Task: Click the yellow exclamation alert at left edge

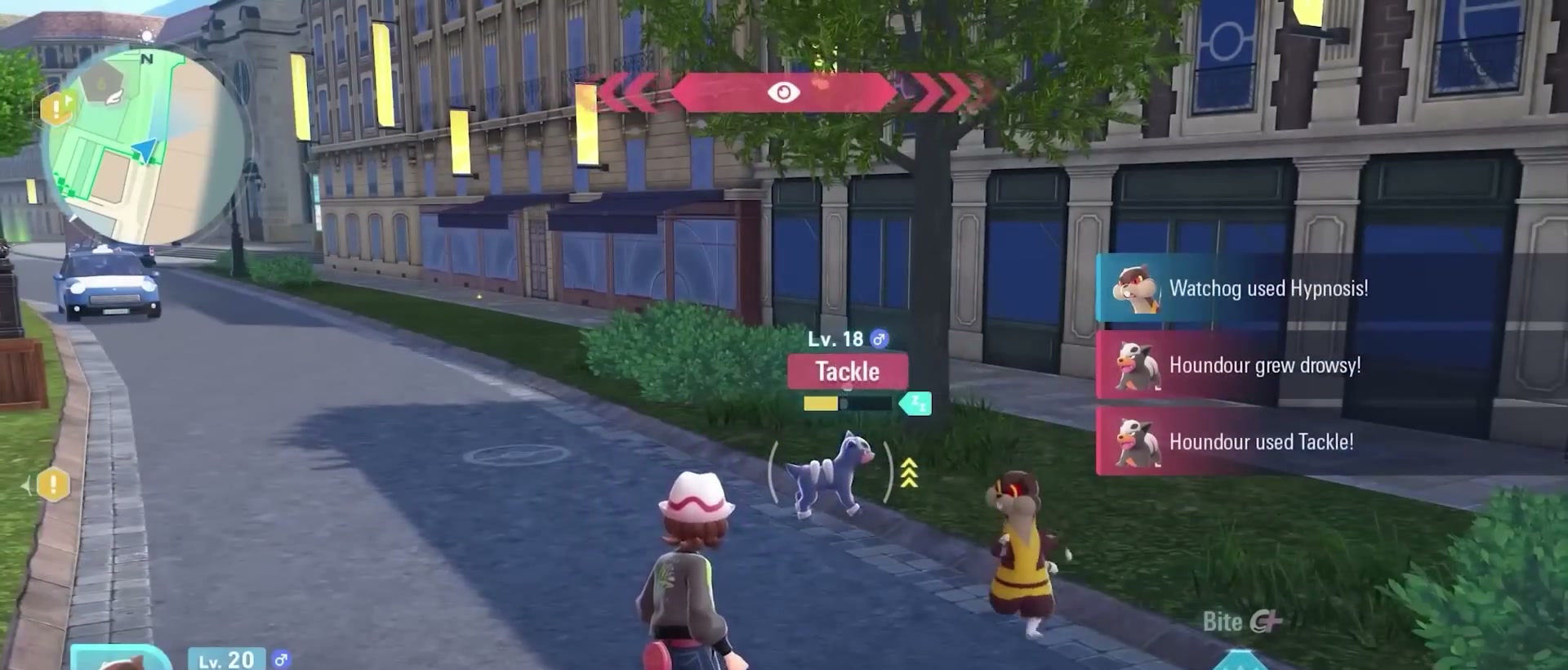Action: pyautogui.click(x=53, y=485)
